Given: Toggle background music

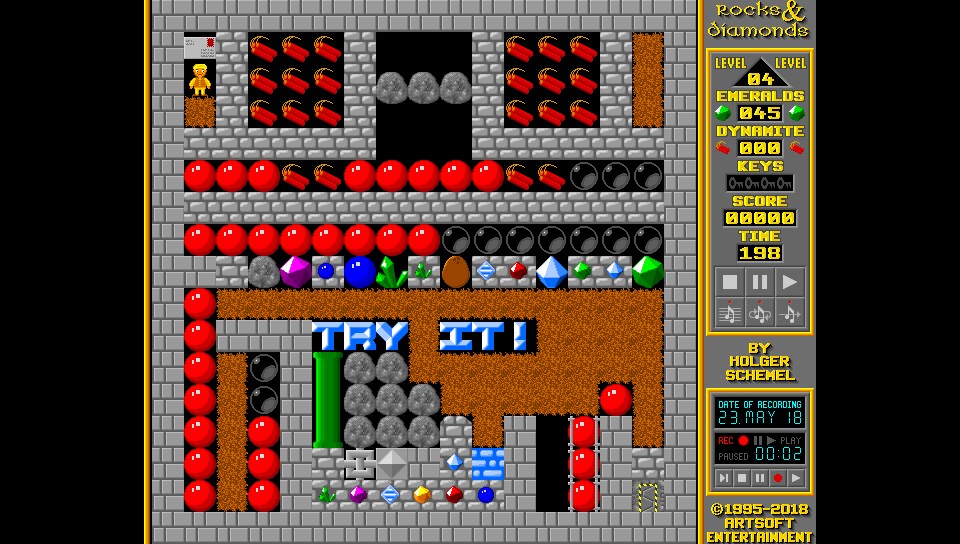Looking at the screenshot, I should [x=730, y=313].
